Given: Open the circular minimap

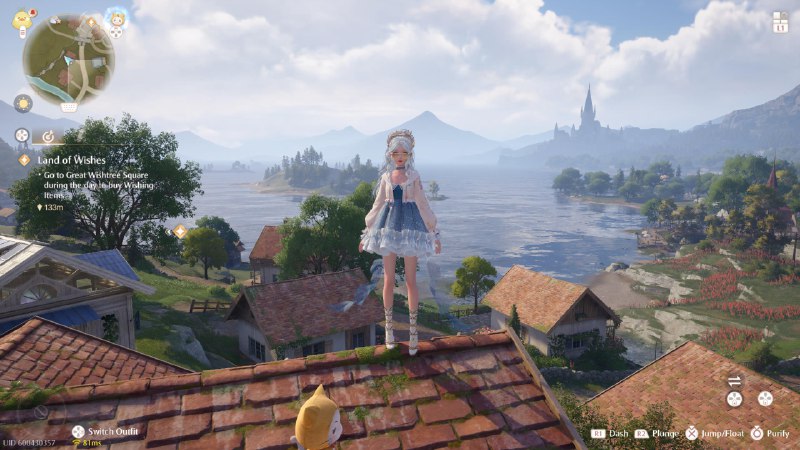Looking at the screenshot, I should point(68,60).
